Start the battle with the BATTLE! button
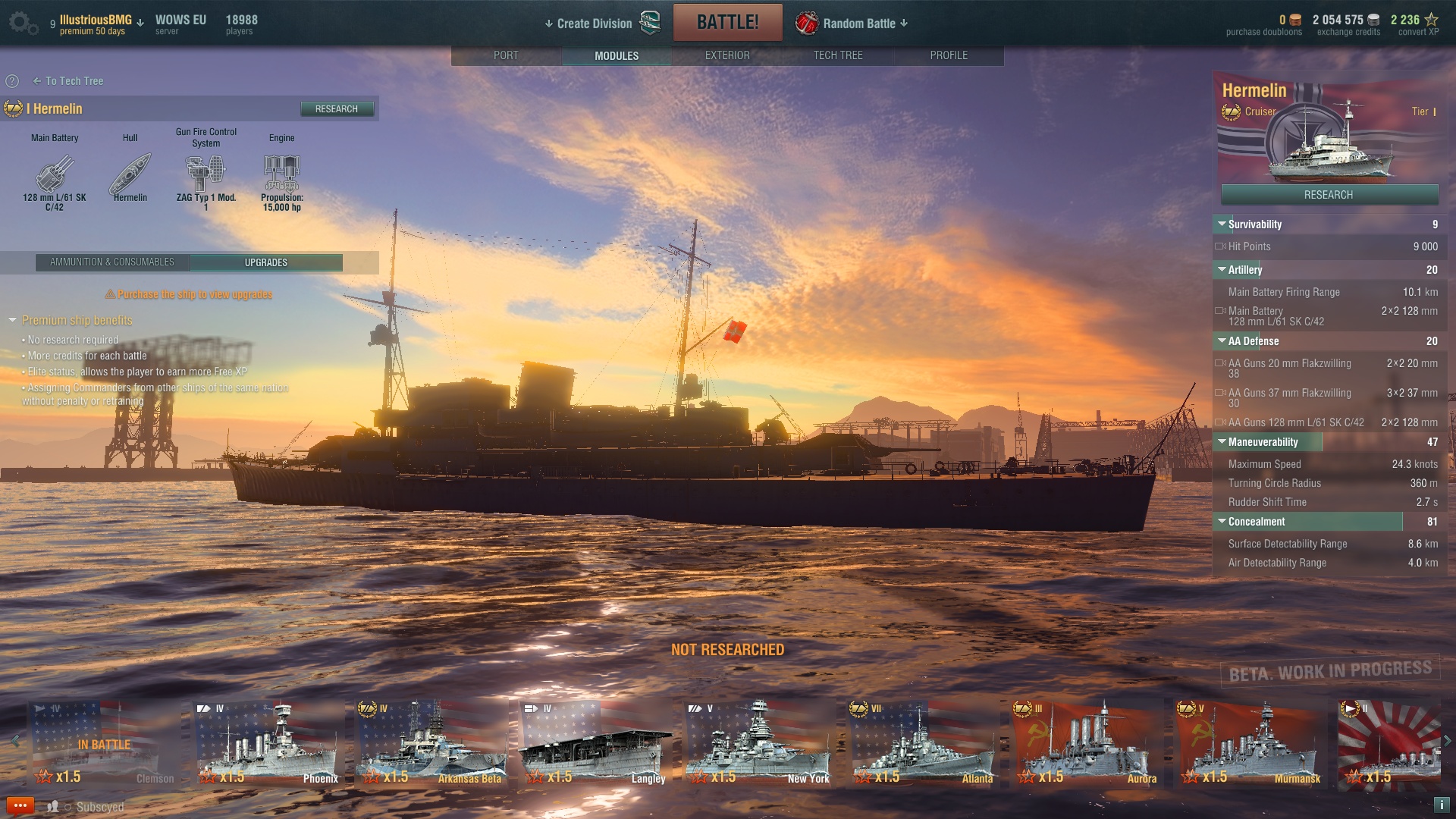 click(727, 23)
